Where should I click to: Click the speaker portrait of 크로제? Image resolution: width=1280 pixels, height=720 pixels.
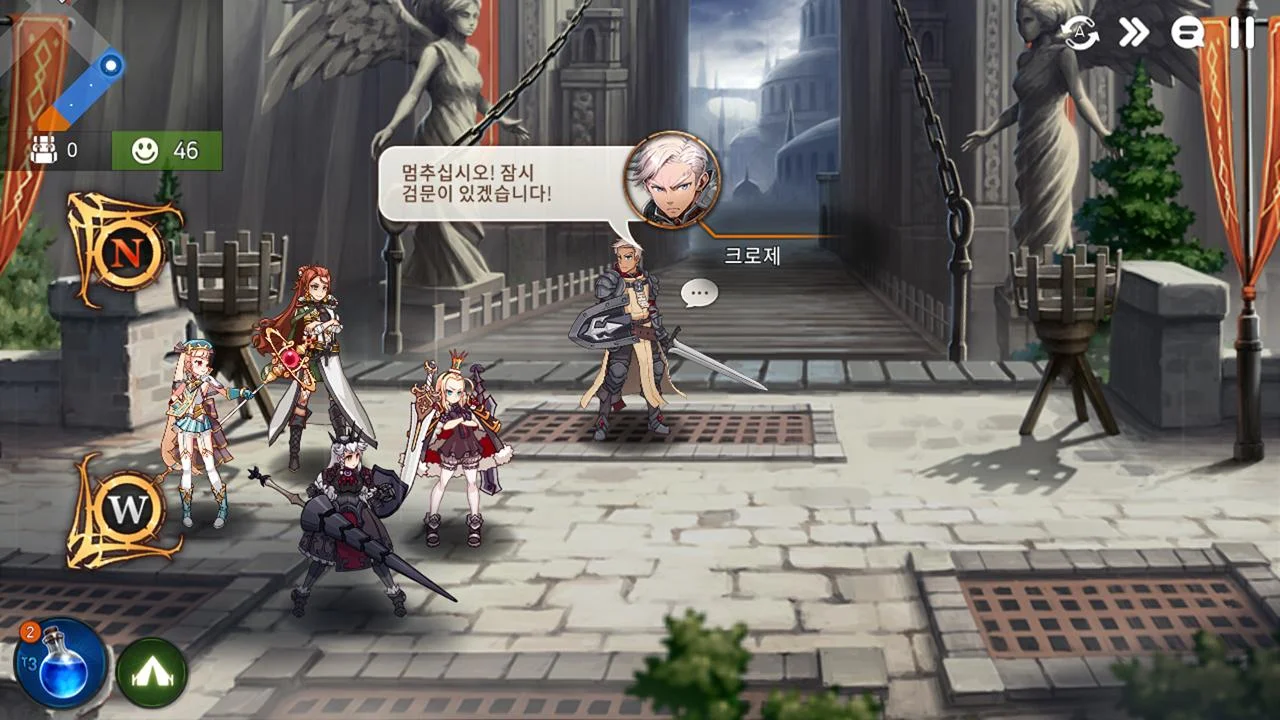tap(672, 181)
